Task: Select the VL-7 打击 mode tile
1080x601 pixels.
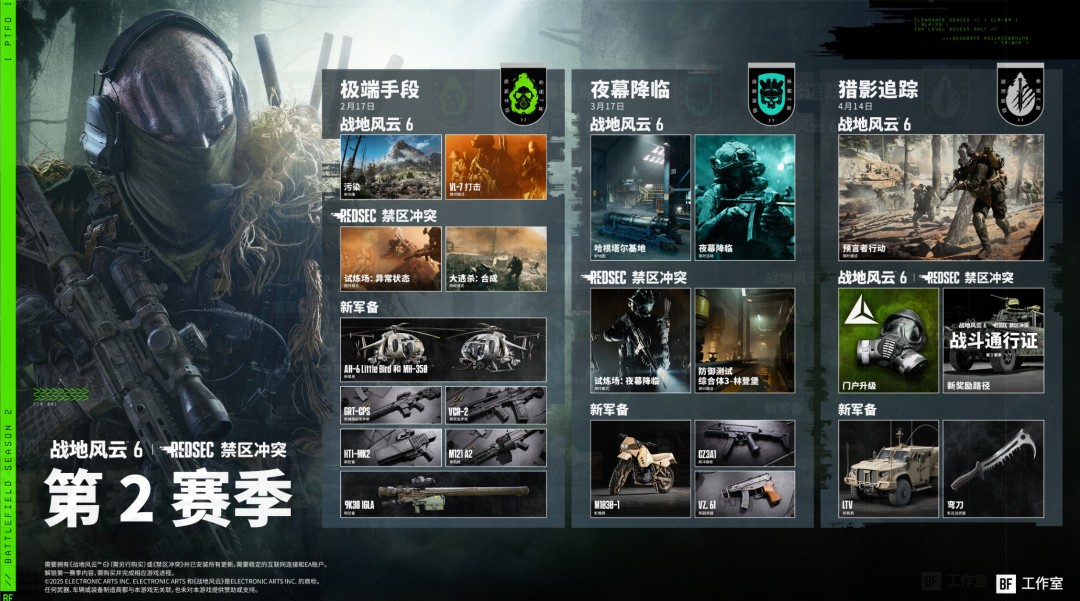Action: tap(496, 167)
